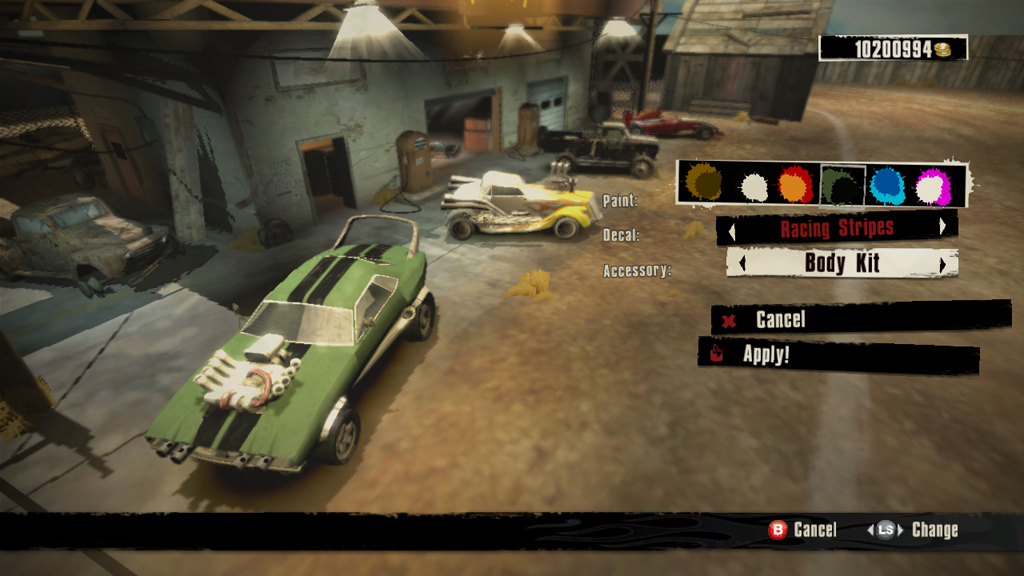This screenshot has height=576, width=1024.
Task: Select the white-on-black paint swatch
Action: point(753,185)
